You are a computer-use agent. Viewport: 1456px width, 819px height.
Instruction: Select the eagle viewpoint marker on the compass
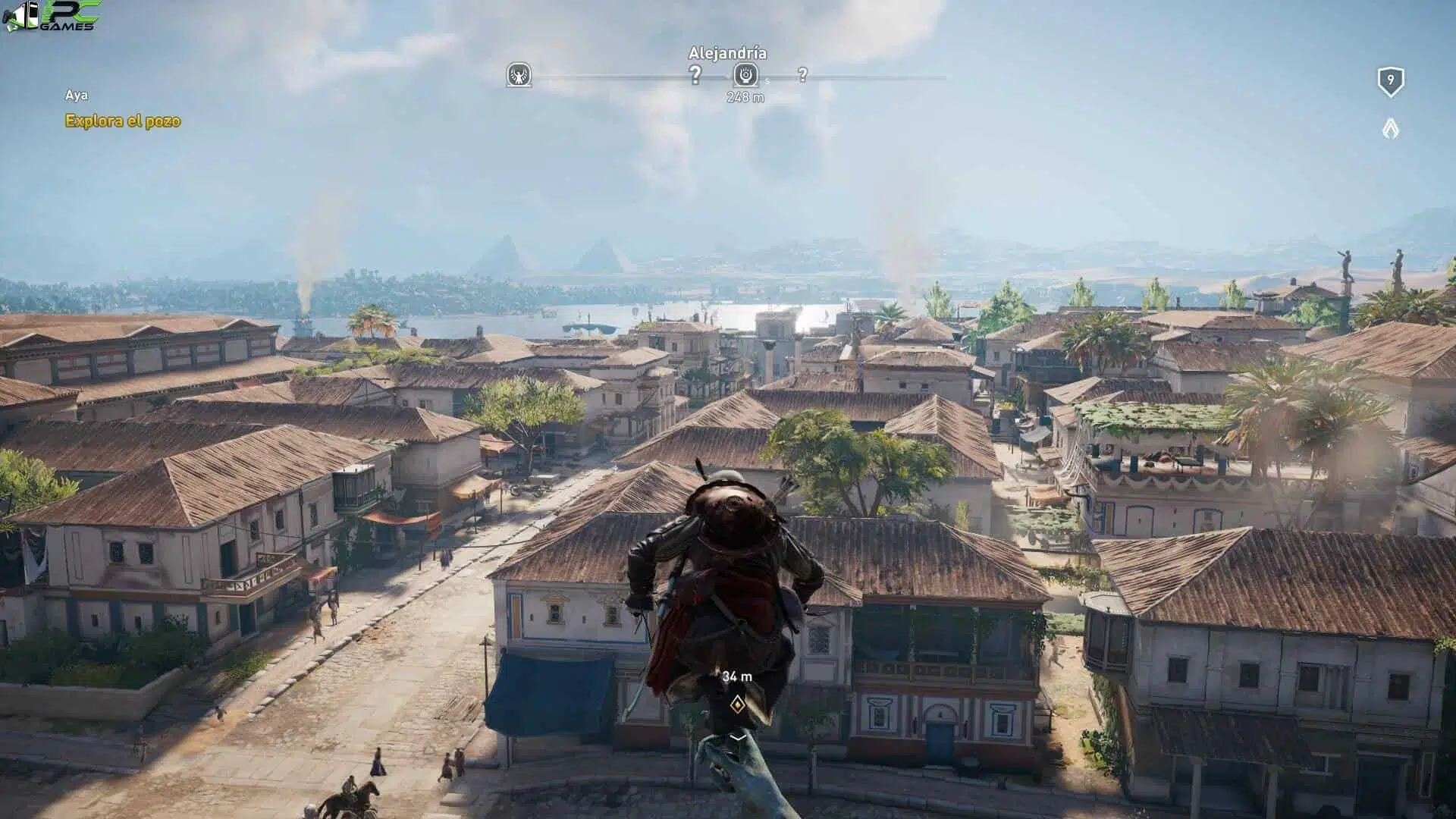click(519, 75)
